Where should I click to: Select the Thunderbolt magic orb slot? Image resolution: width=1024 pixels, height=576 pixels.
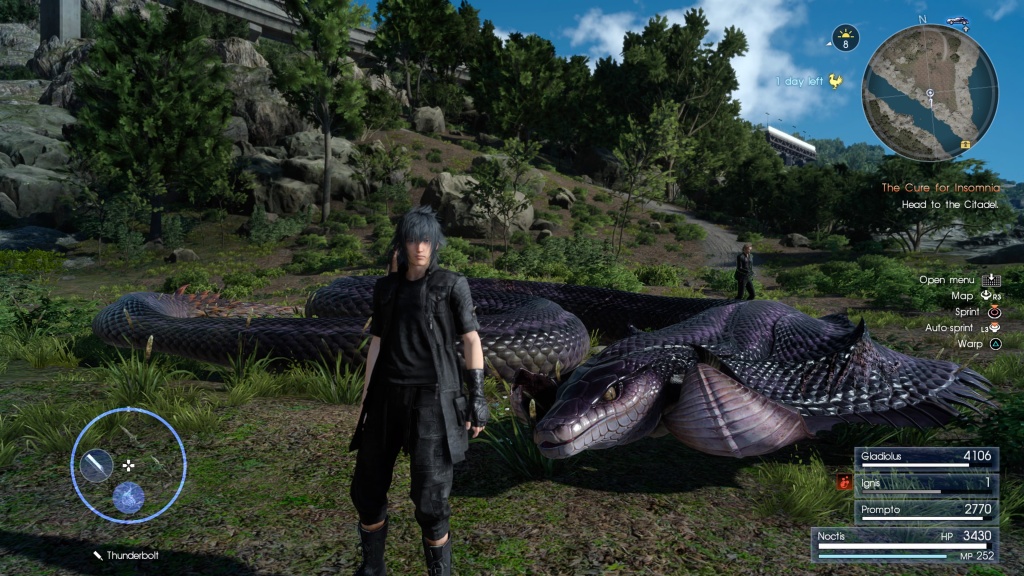tap(127, 497)
